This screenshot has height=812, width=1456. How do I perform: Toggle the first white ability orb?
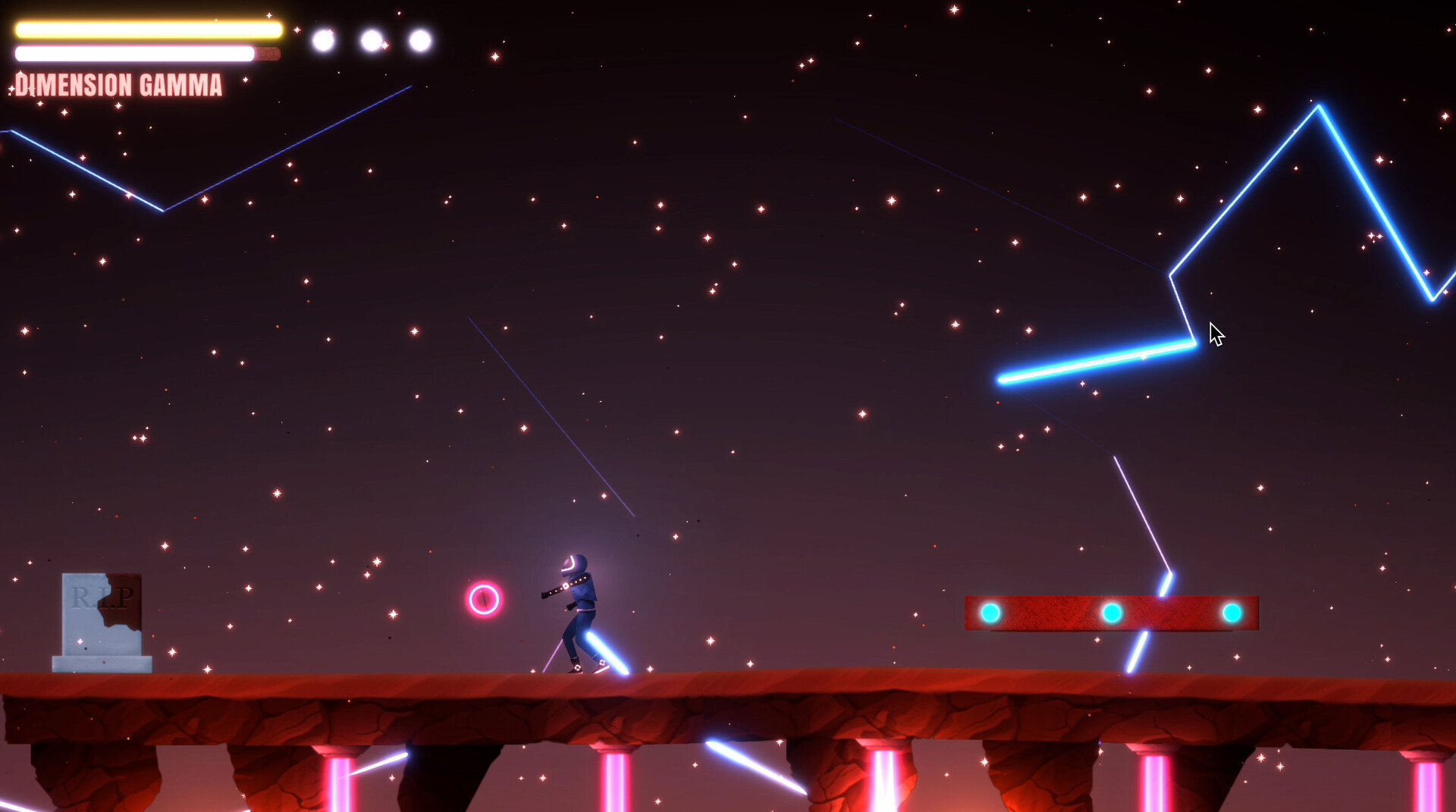322,39
